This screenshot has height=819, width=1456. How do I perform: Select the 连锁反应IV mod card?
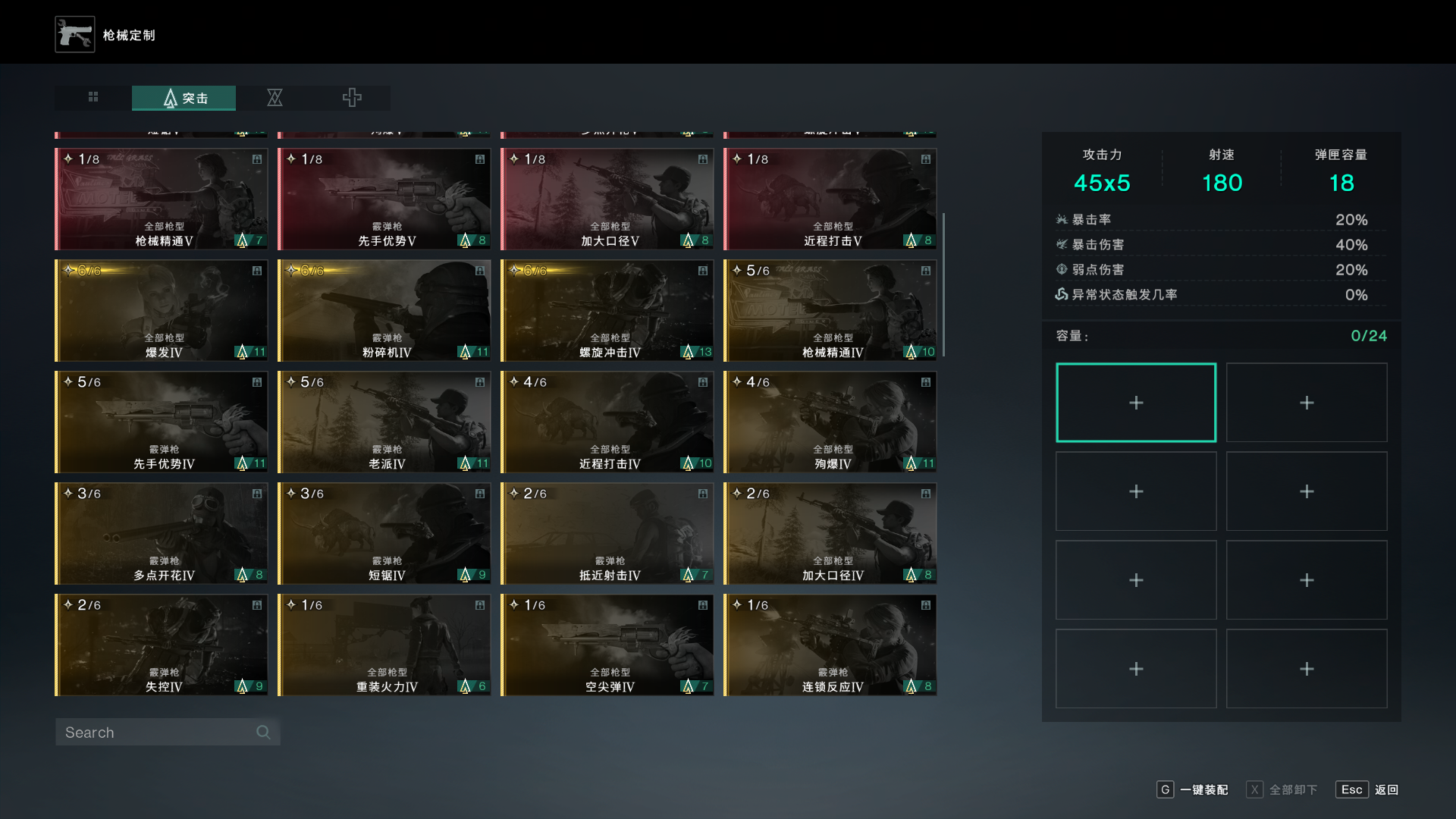tap(830, 645)
